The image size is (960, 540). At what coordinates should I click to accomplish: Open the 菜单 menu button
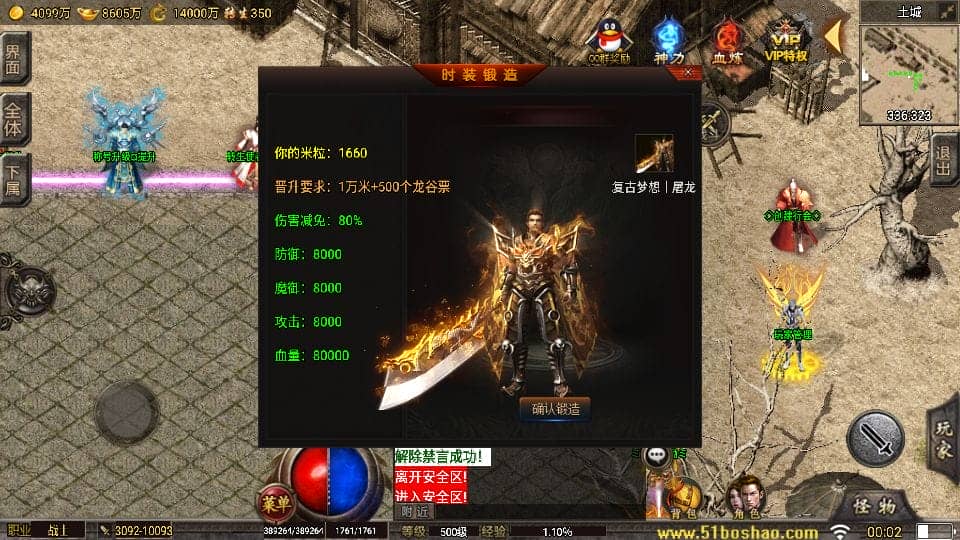(273, 501)
